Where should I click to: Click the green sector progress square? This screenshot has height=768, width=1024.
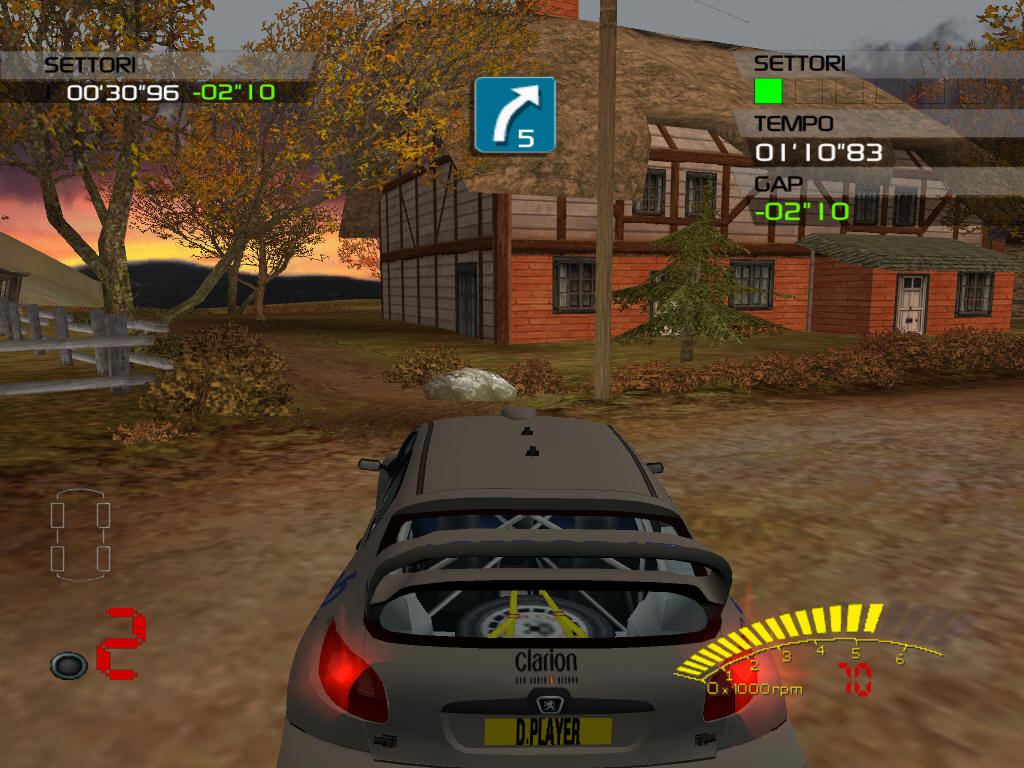click(768, 92)
